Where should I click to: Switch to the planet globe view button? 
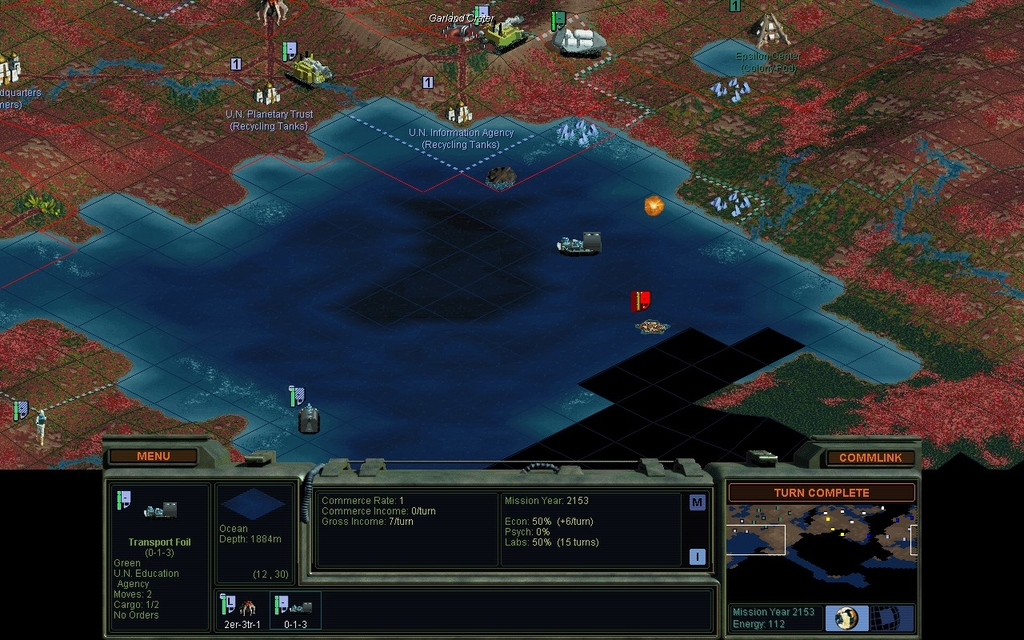pos(847,617)
